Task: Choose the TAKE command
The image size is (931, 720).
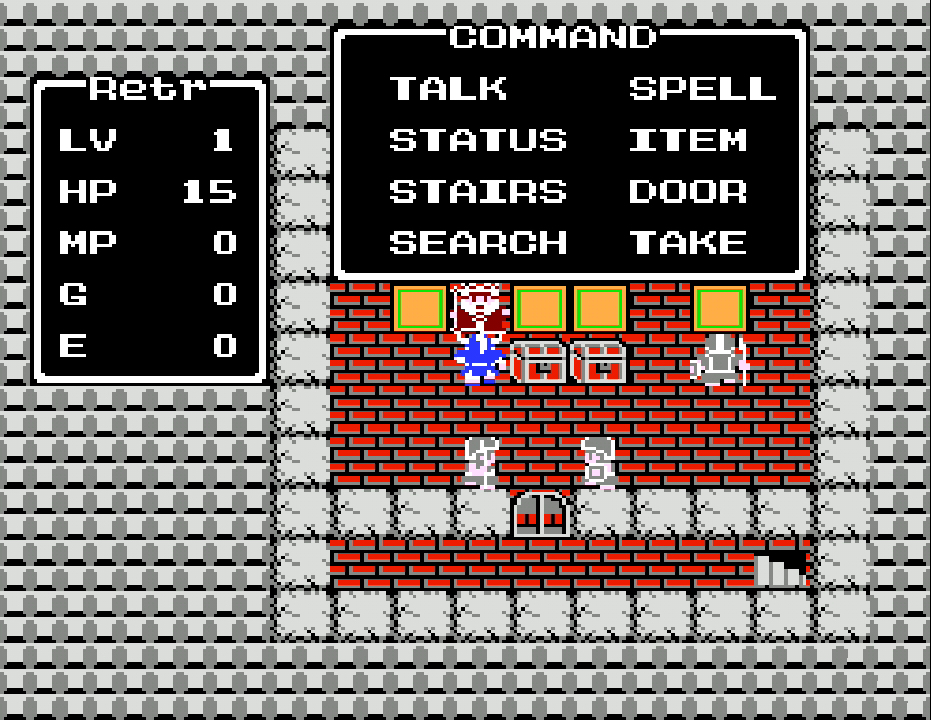Action: (688, 243)
